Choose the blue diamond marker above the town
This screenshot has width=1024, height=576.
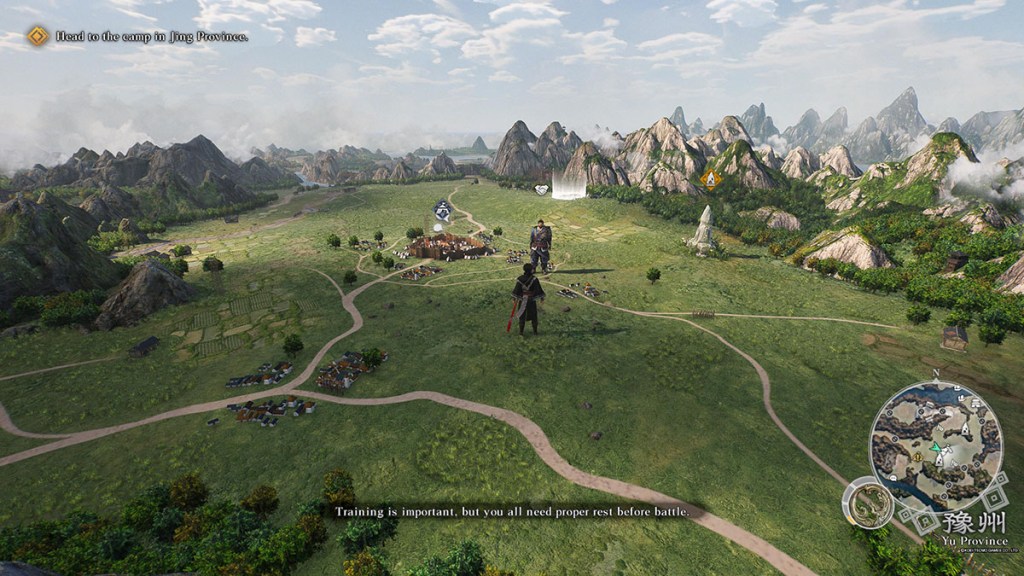(x=441, y=208)
